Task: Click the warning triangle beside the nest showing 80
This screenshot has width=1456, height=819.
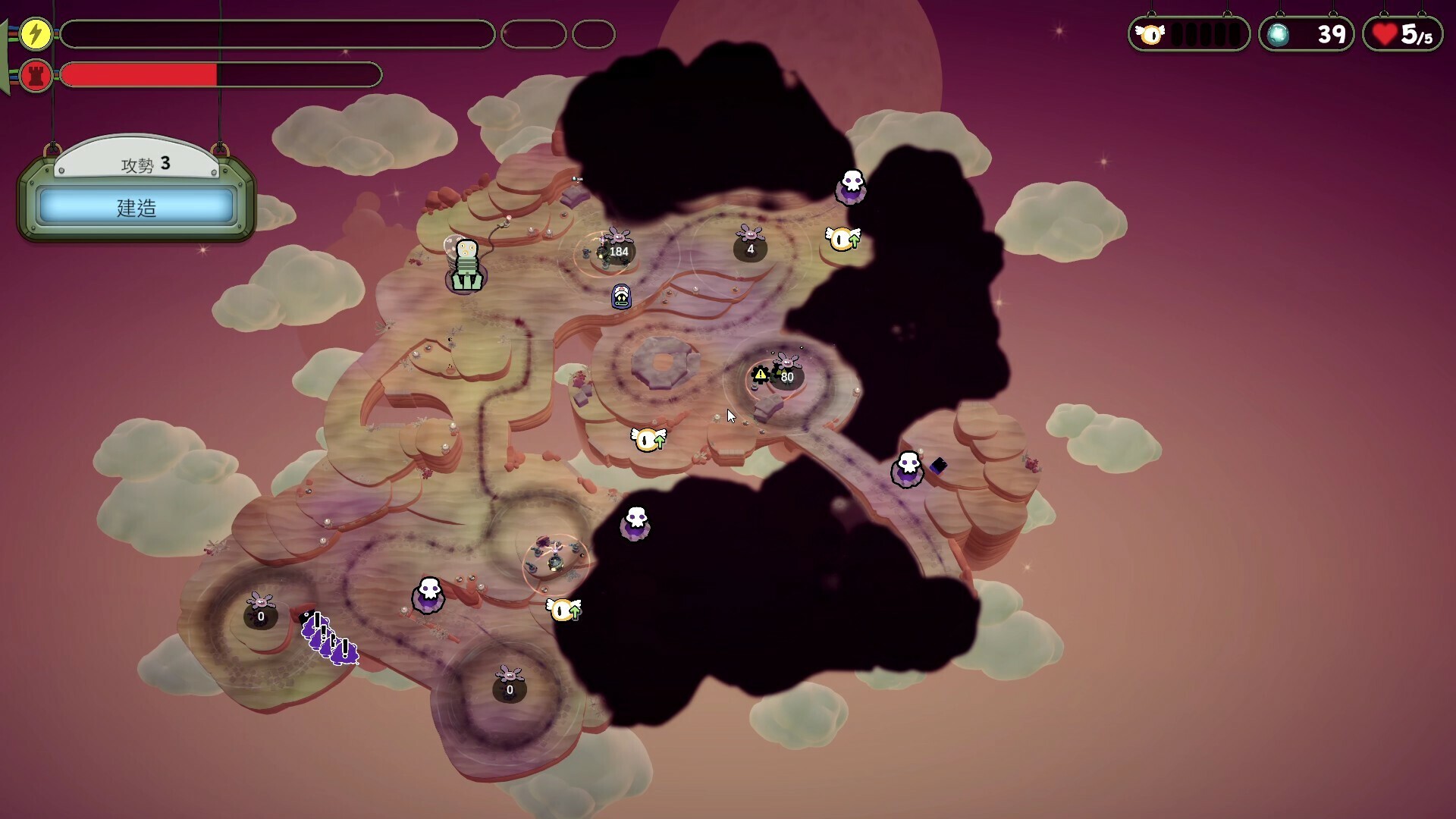Action: pos(761,374)
